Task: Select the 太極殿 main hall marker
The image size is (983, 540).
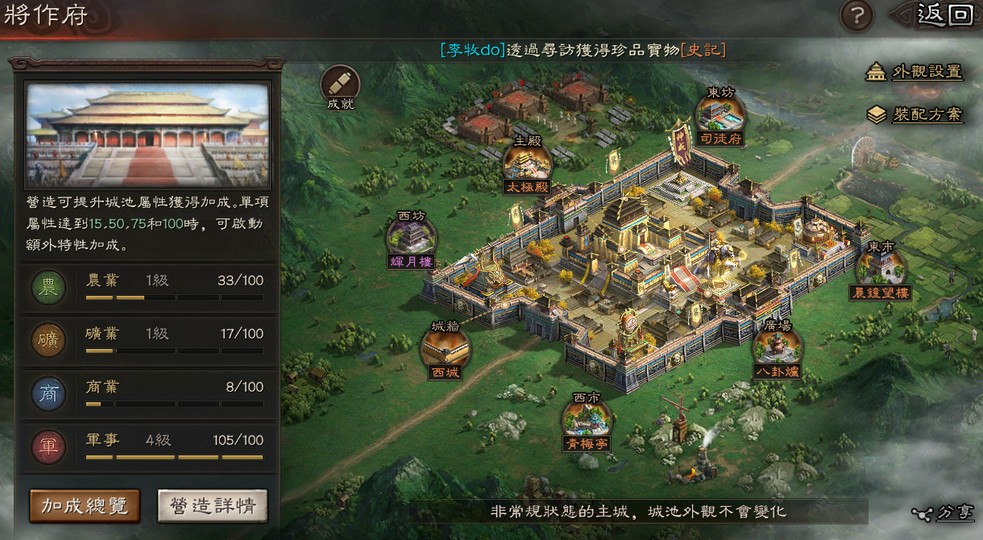Action: point(526,163)
